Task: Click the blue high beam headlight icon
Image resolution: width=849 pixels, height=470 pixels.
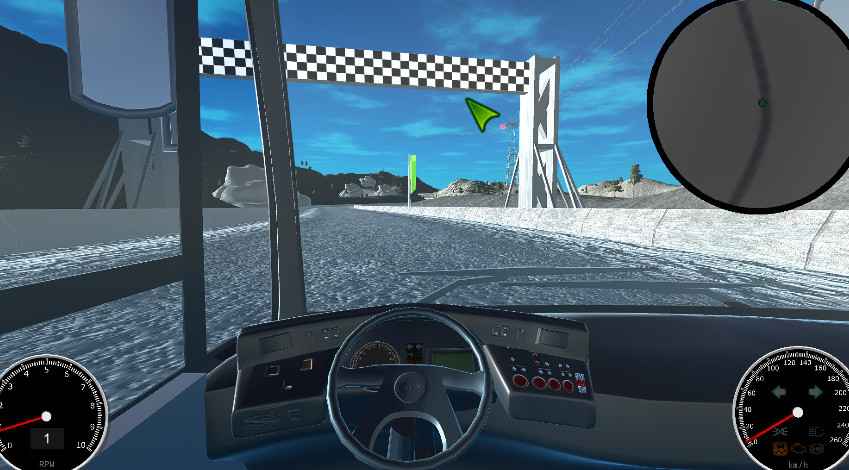Action: tap(816, 431)
